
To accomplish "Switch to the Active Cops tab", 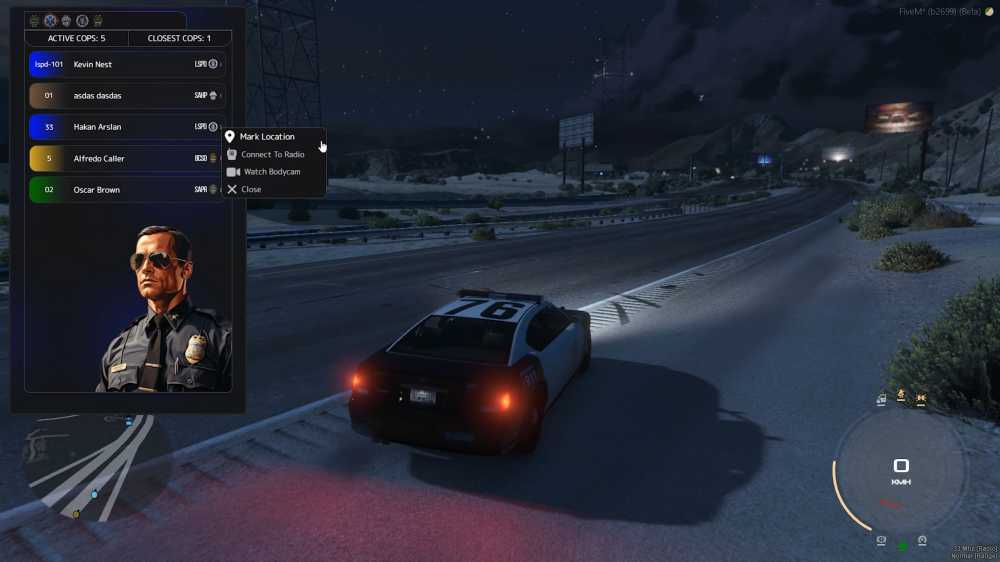I will pyautogui.click(x=76, y=38).
